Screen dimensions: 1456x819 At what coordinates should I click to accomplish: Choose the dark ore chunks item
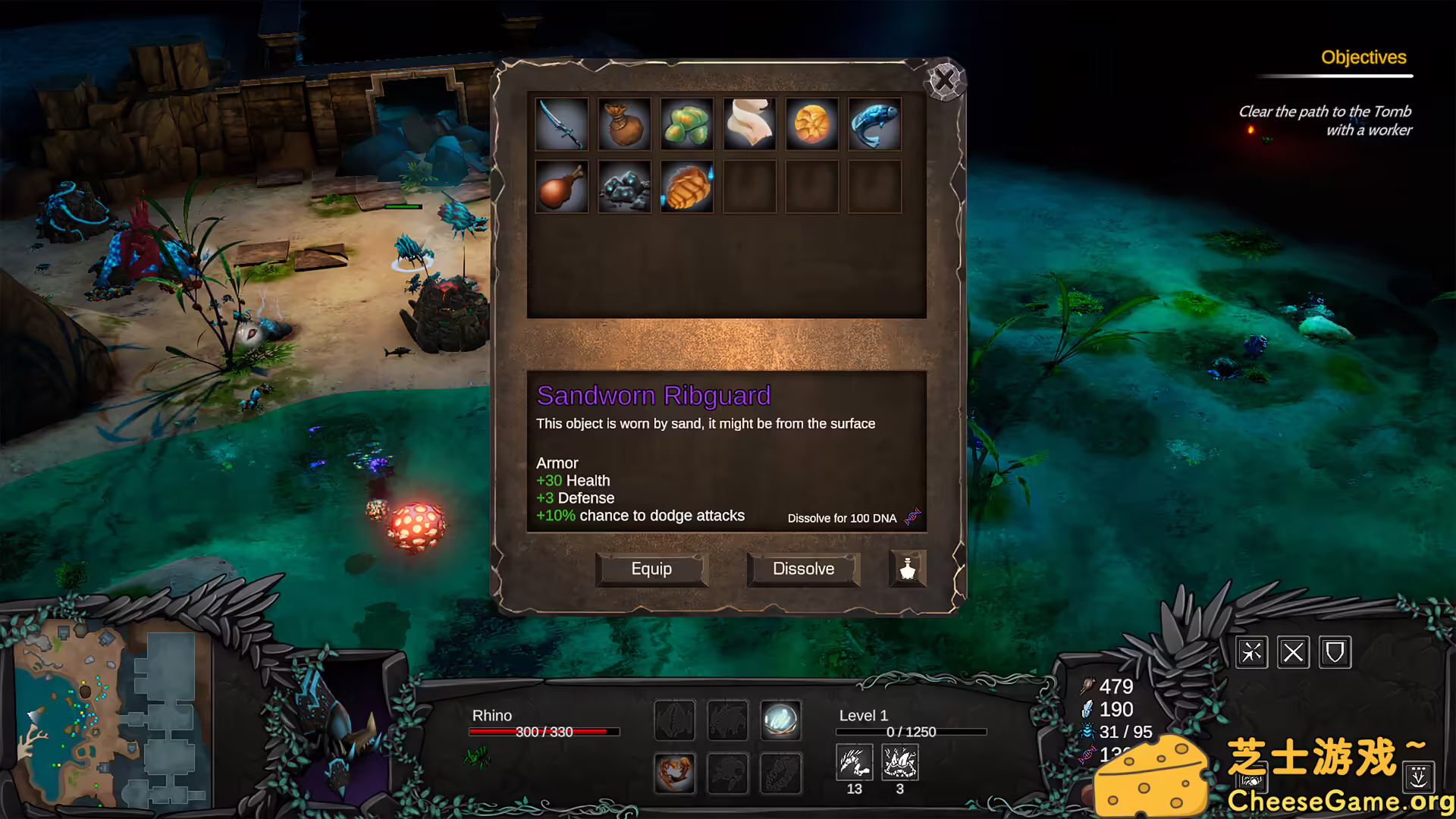tap(624, 187)
